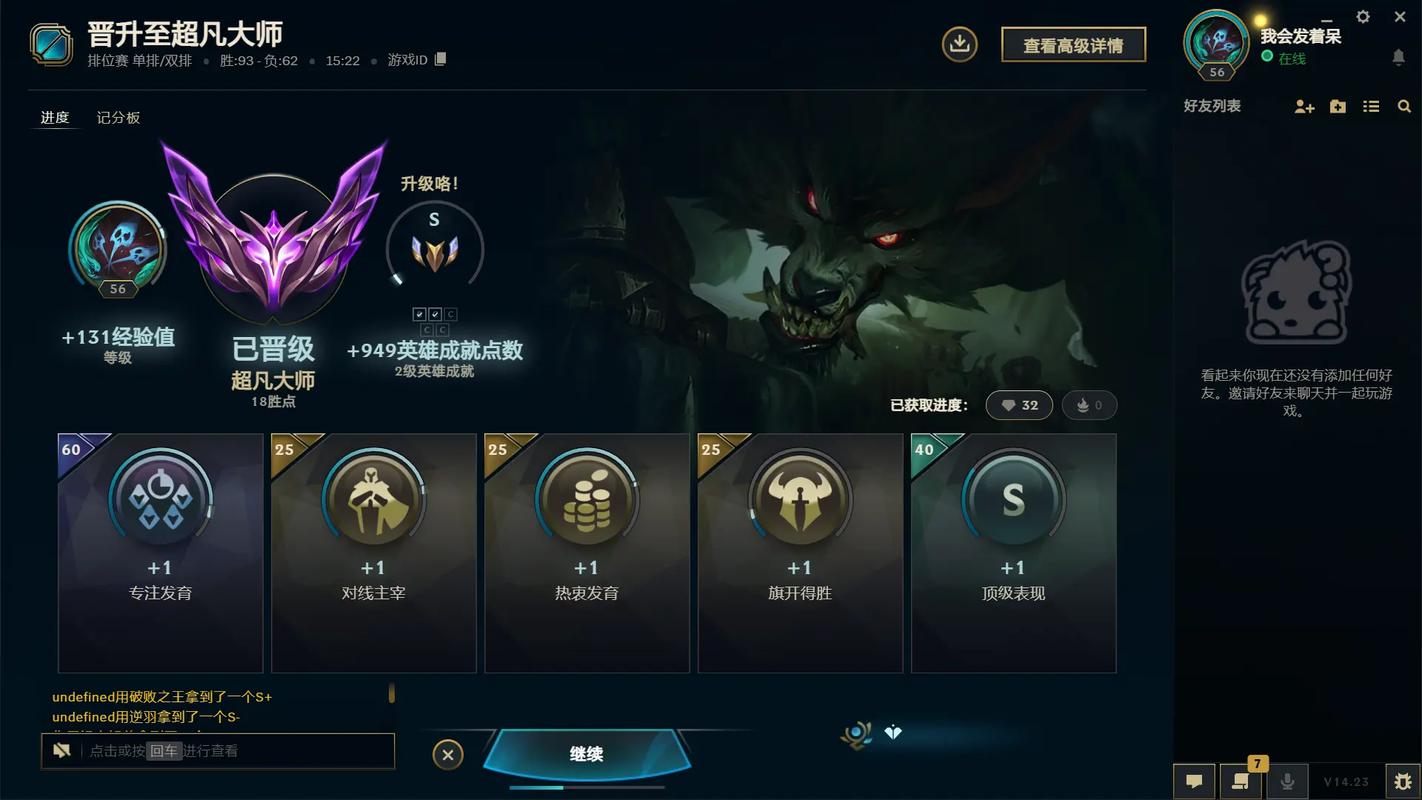Click the friend search magnifier icon
1422x800 pixels.
tap(1404, 105)
